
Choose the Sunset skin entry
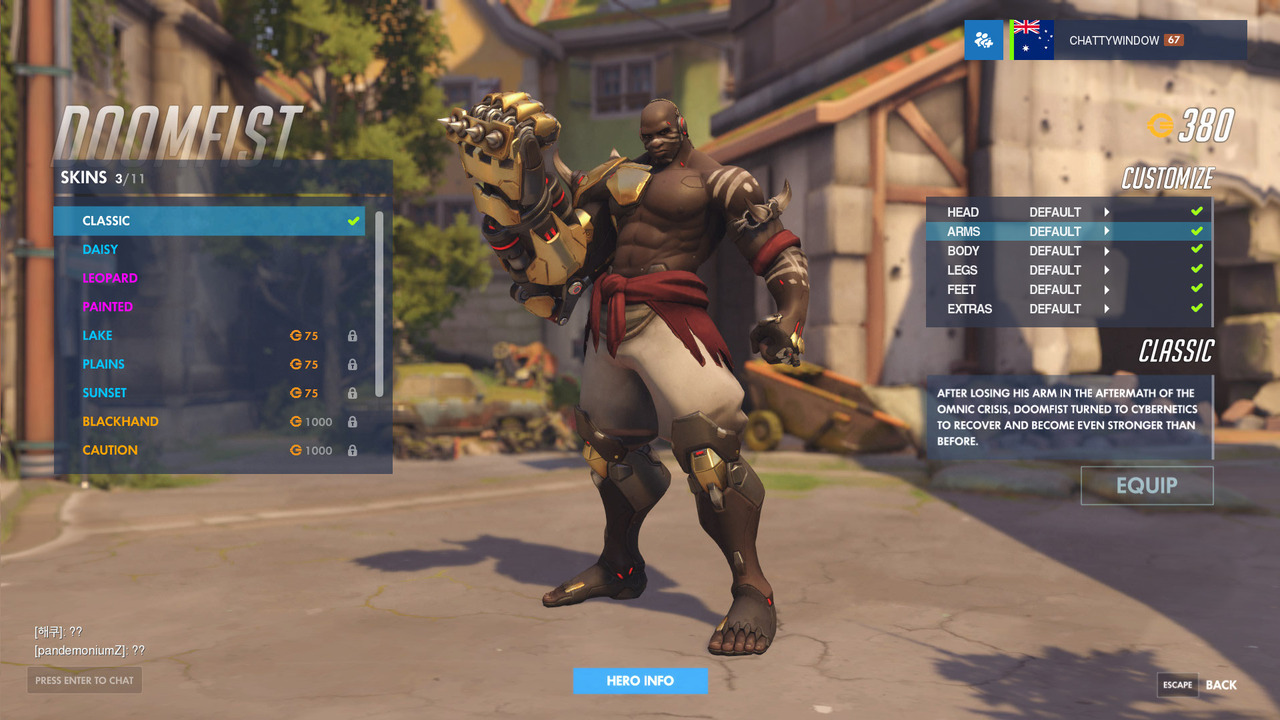click(209, 393)
